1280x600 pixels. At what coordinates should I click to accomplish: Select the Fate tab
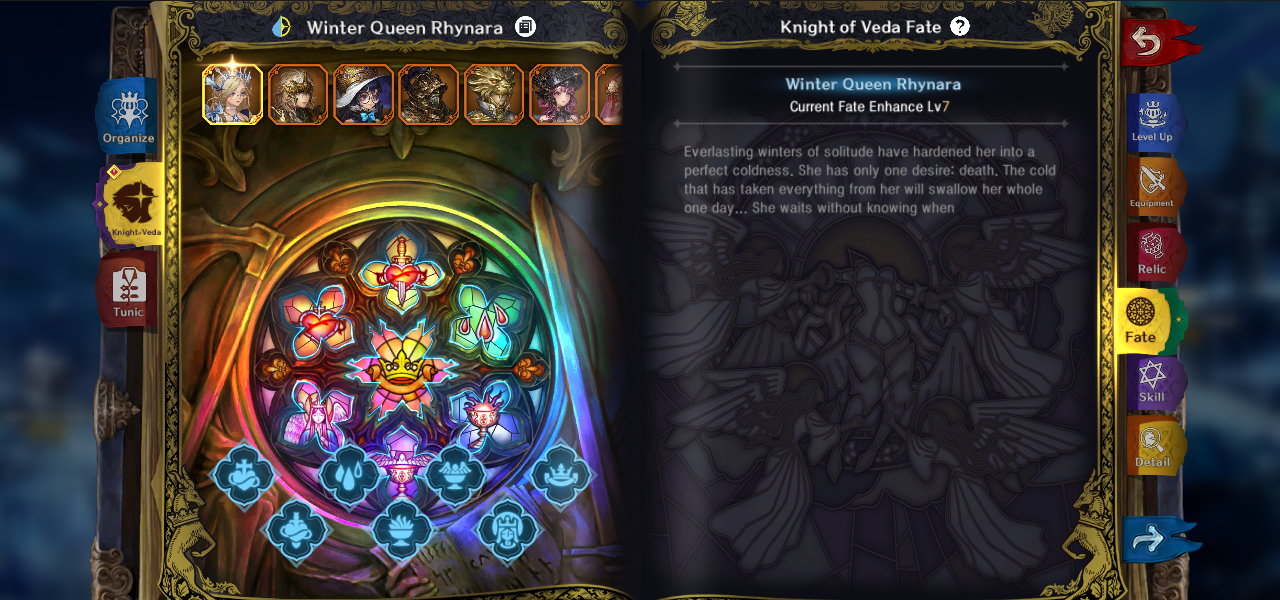point(1142,320)
